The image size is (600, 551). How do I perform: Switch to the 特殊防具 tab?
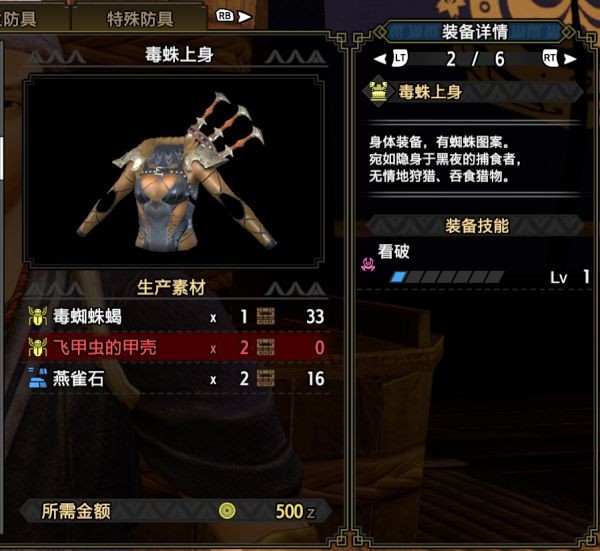(139, 18)
